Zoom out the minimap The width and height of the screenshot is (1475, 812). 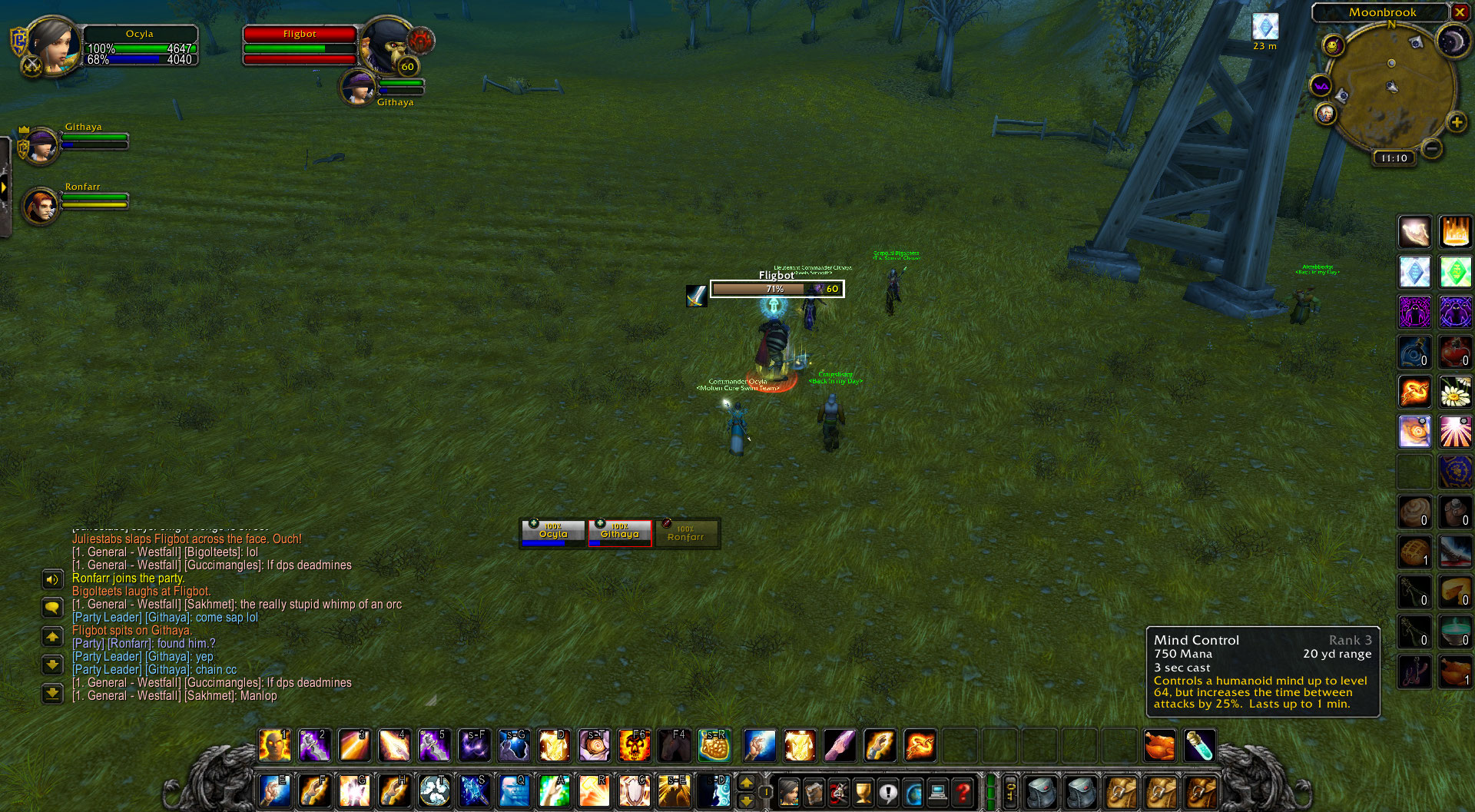pyautogui.click(x=1431, y=147)
